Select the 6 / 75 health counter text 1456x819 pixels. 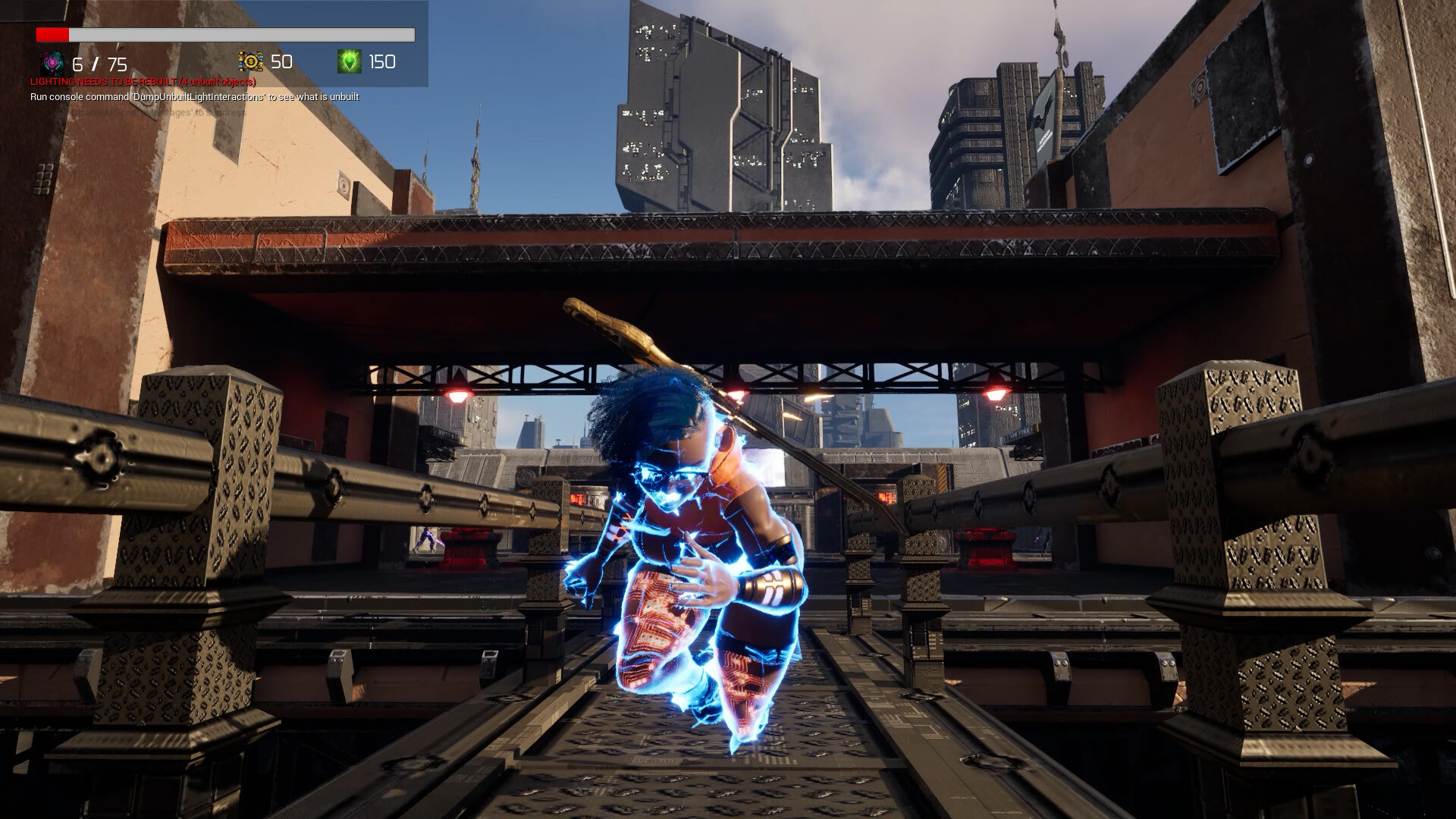coord(99,64)
